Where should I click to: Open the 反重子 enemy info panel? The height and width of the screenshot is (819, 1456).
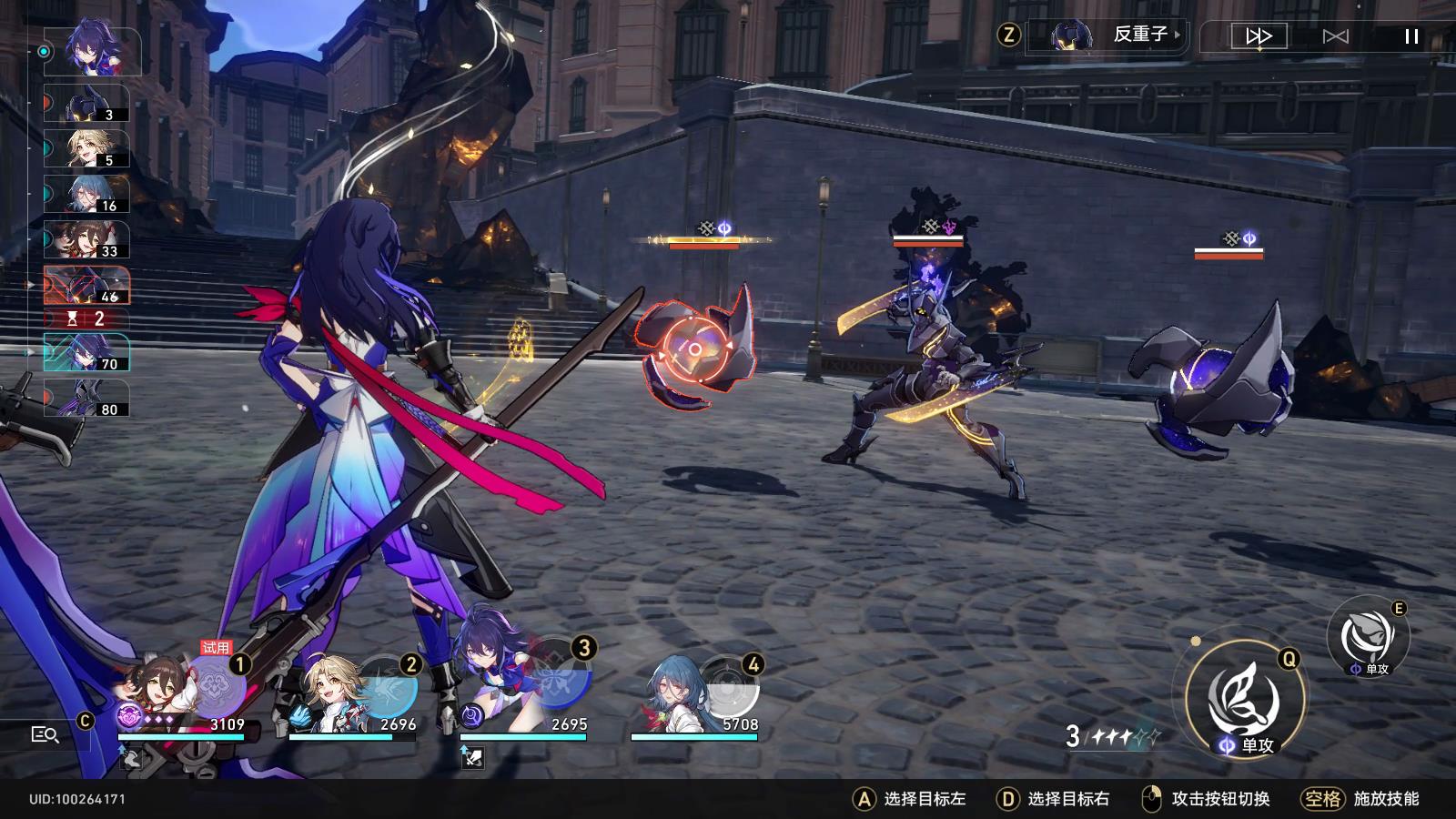[1117, 35]
